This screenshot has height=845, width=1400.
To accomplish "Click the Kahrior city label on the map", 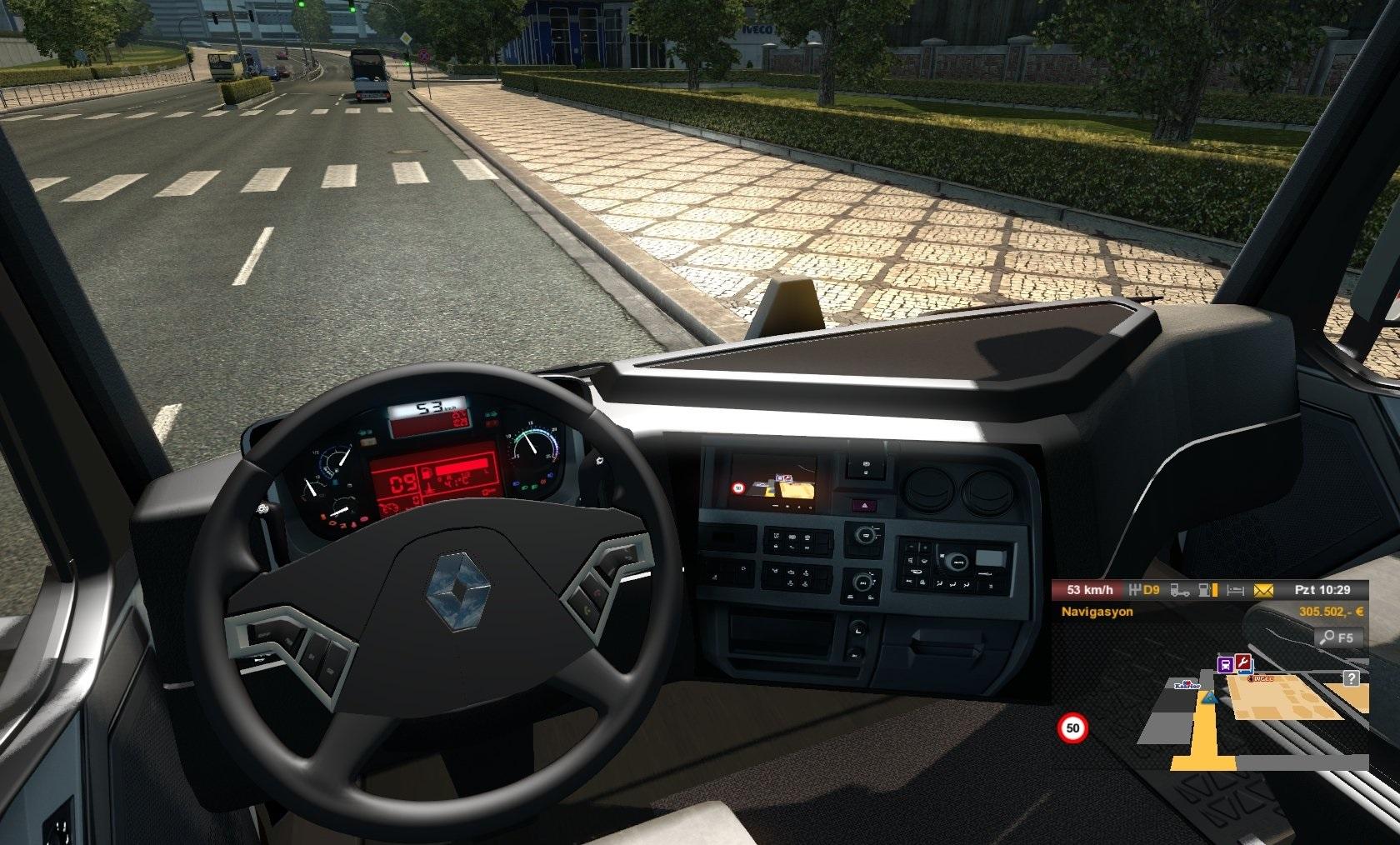I will [x=1187, y=685].
